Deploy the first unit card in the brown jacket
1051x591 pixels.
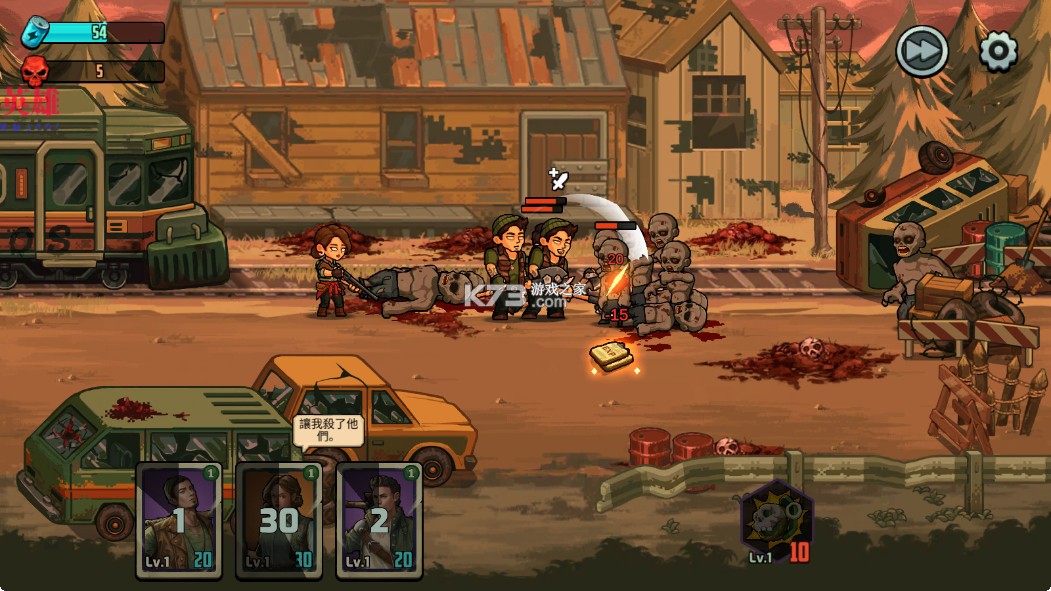[179, 520]
